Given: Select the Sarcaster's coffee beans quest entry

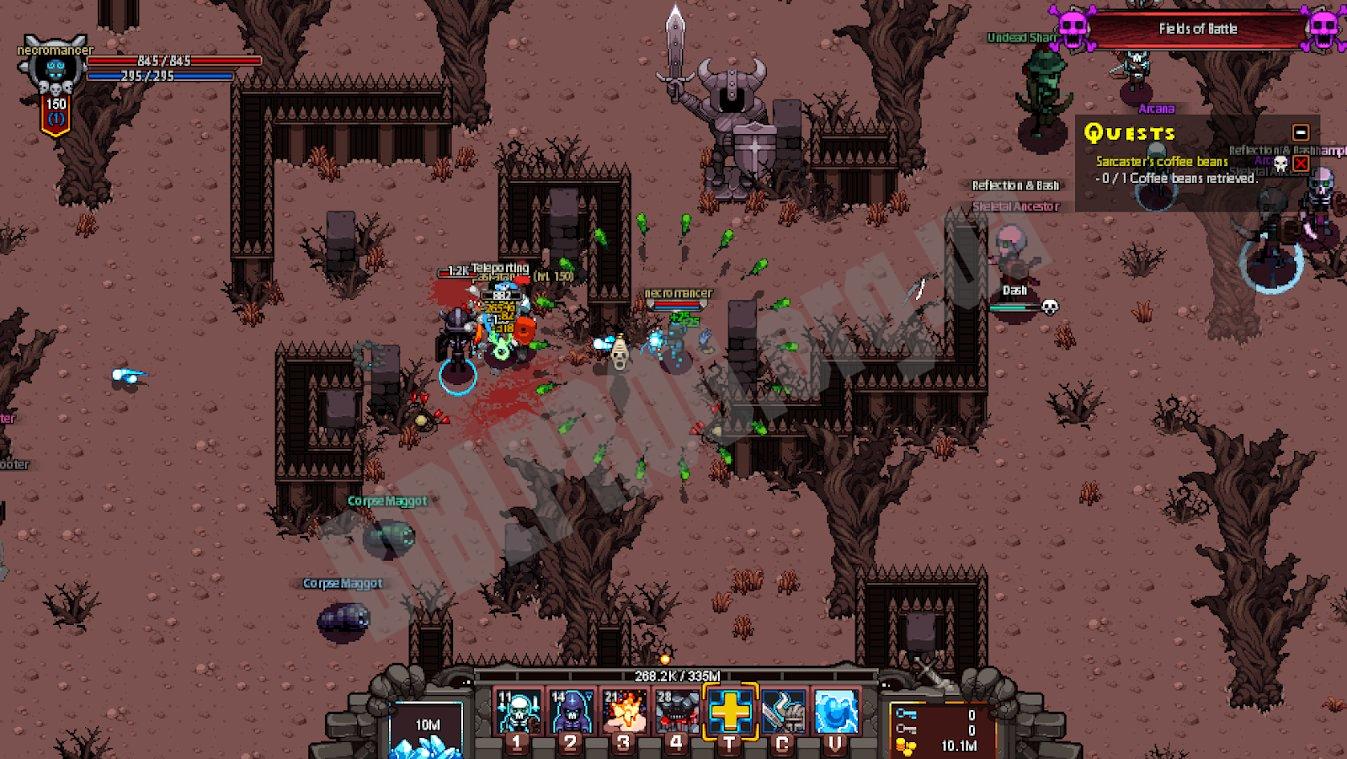Looking at the screenshot, I should click(x=1161, y=161).
